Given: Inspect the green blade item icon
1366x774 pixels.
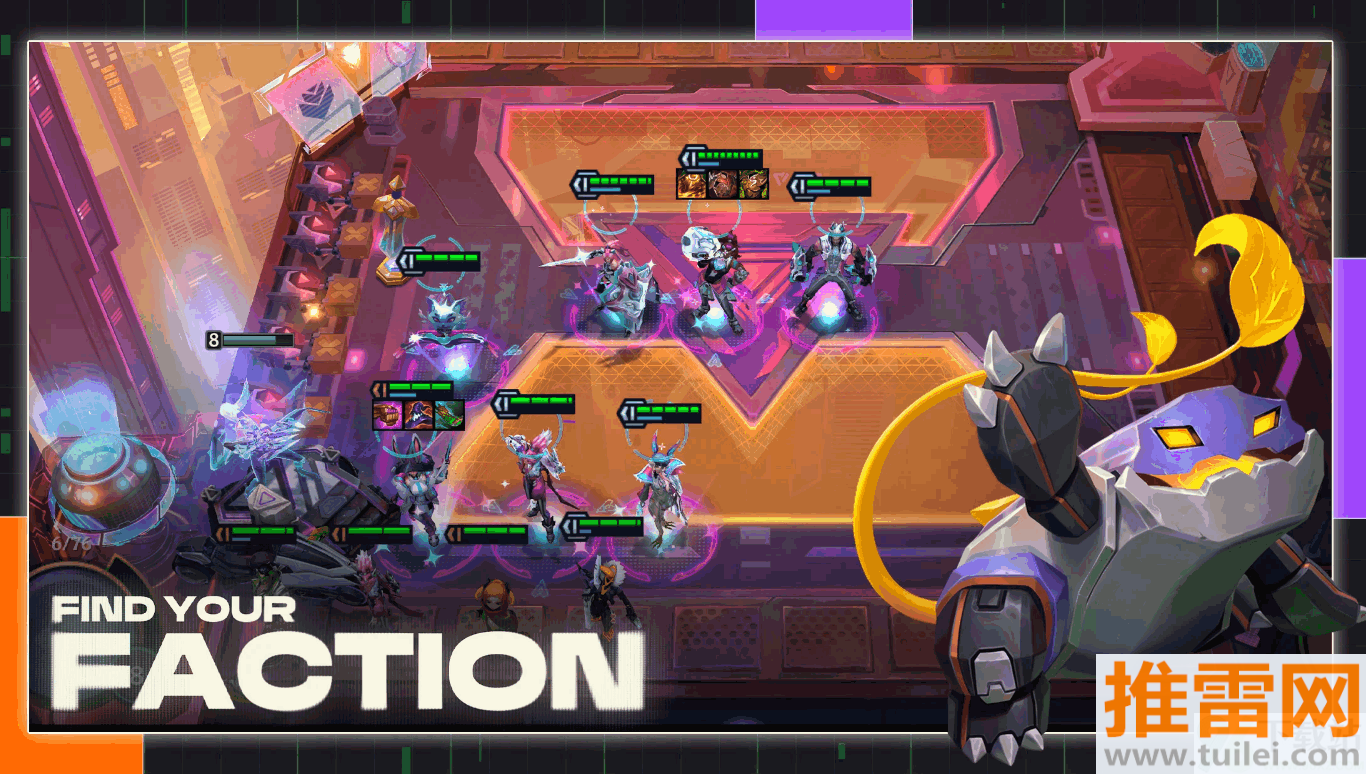Looking at the screenshot, I should (x=450, y=414).
